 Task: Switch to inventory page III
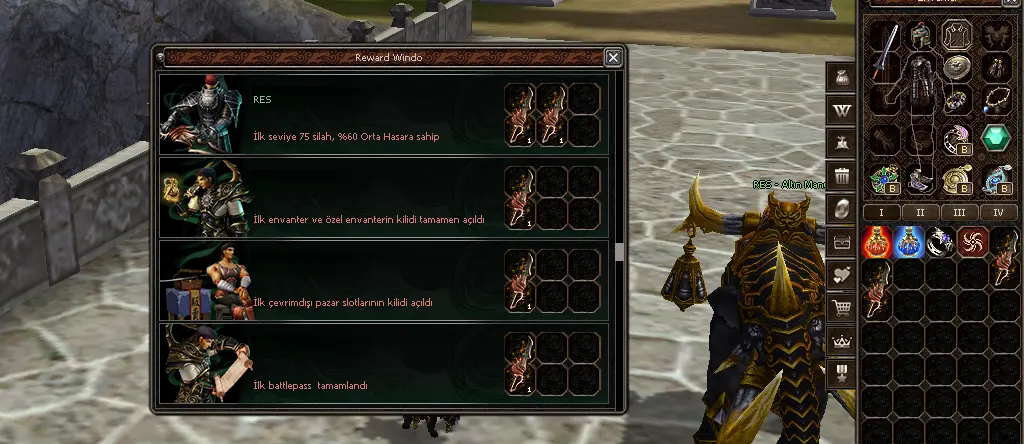pos(958,212)
